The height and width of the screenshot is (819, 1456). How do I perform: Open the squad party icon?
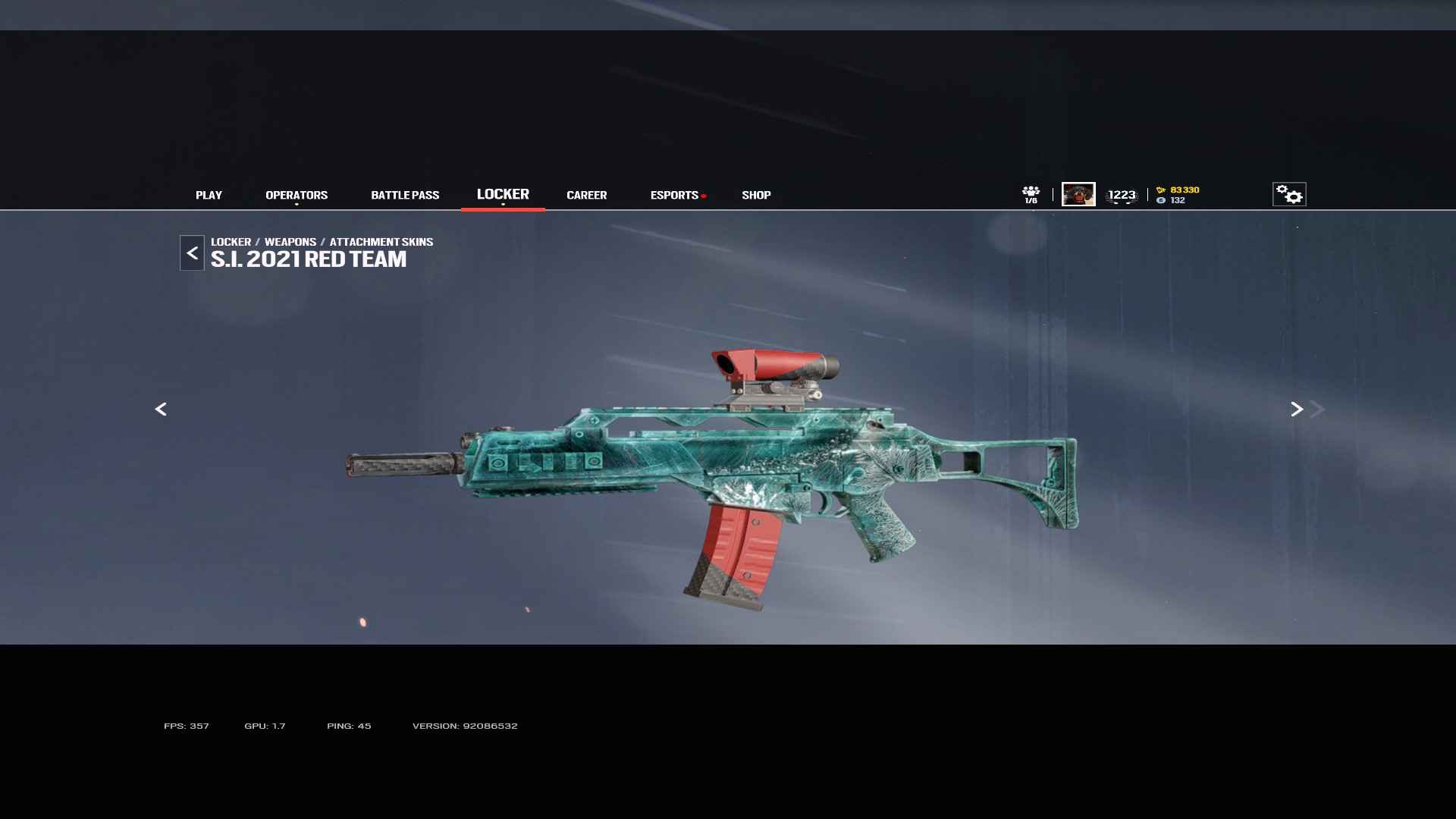(x=1031, y=194)
